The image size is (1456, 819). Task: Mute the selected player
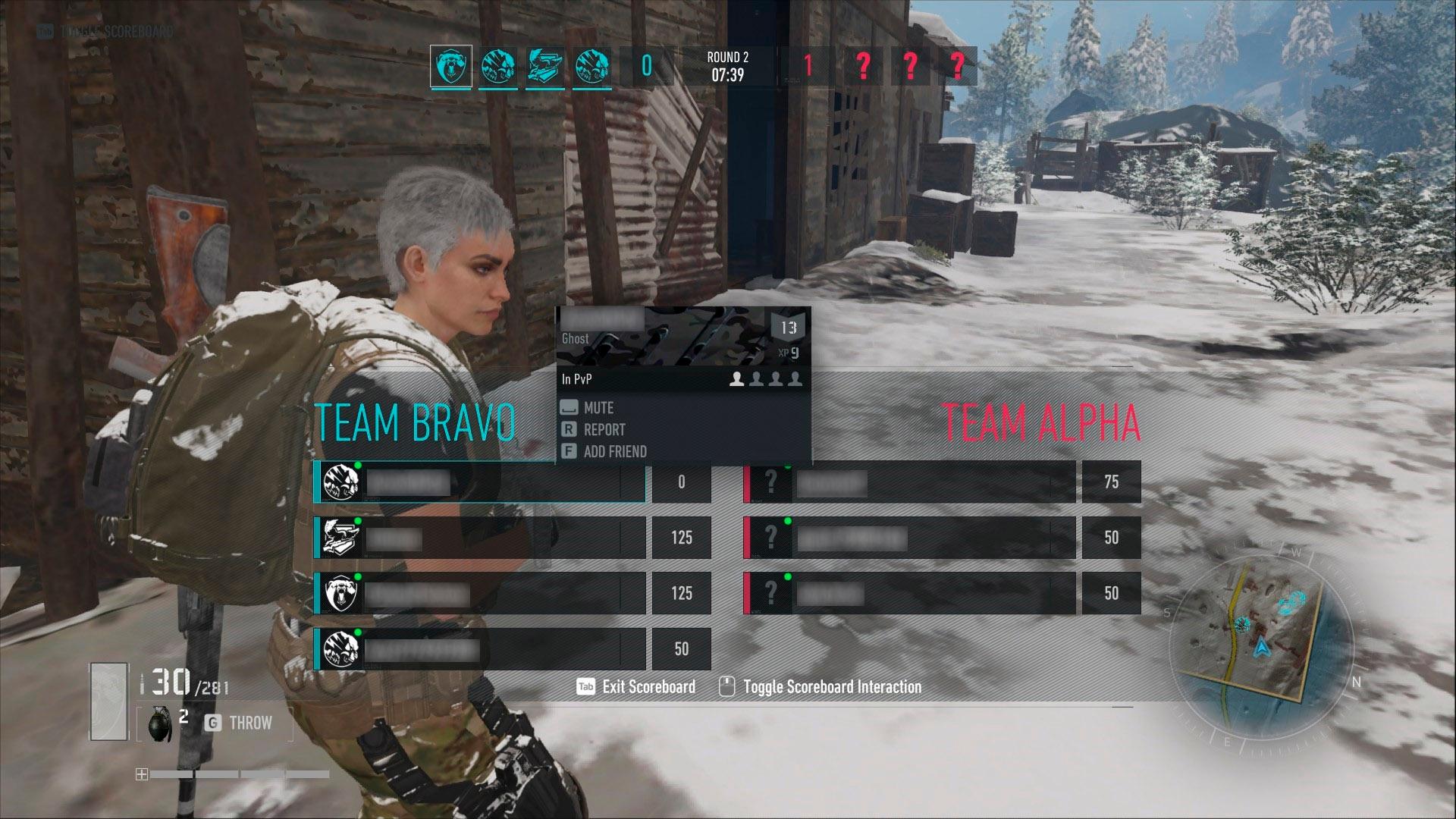click(x=598, y=408)
